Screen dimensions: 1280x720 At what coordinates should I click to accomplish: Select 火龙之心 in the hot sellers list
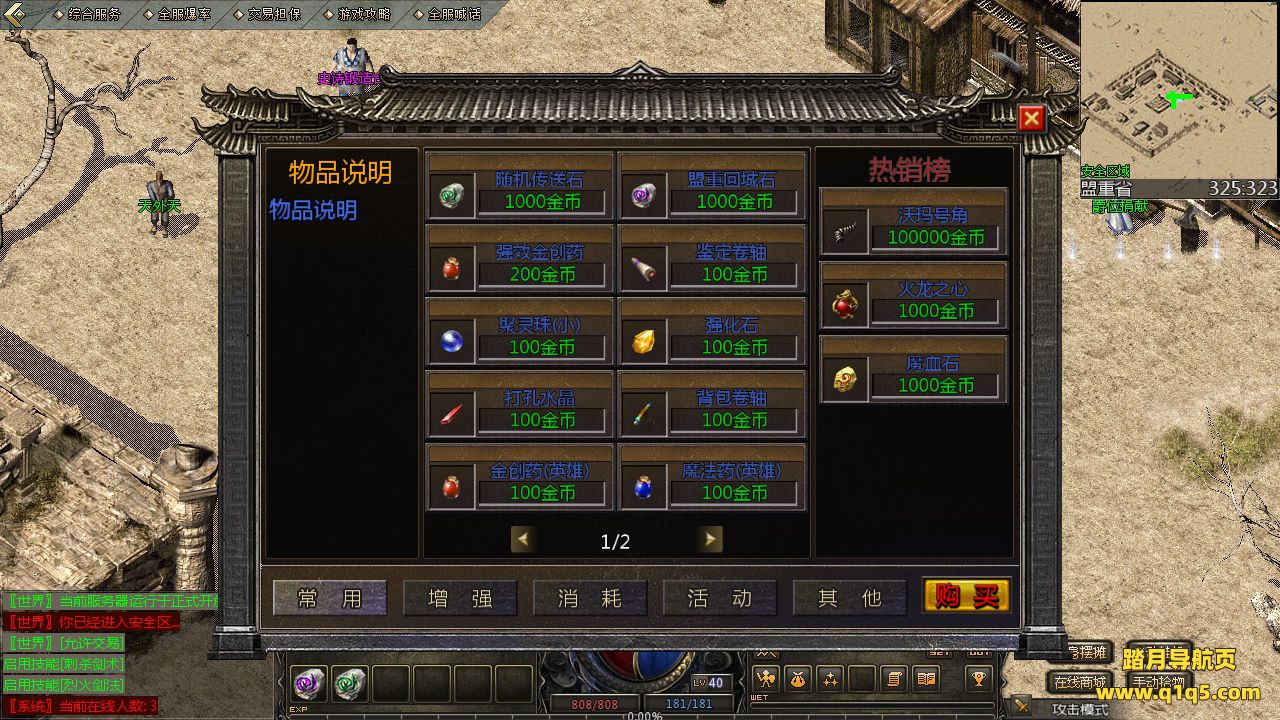click(x=913, y=297)
